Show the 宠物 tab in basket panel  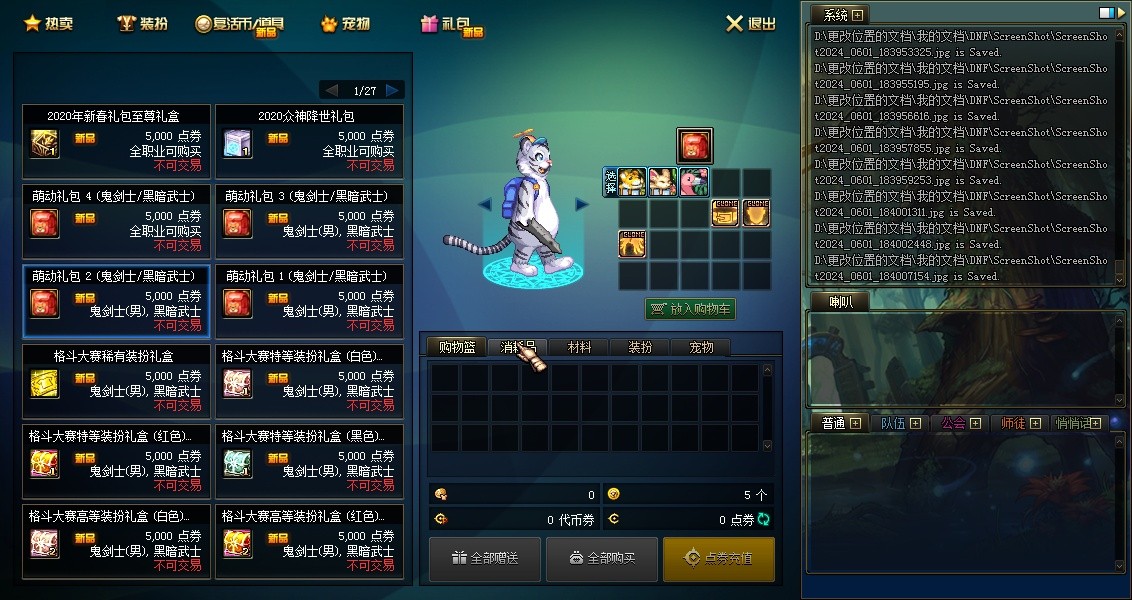(701, 347)
